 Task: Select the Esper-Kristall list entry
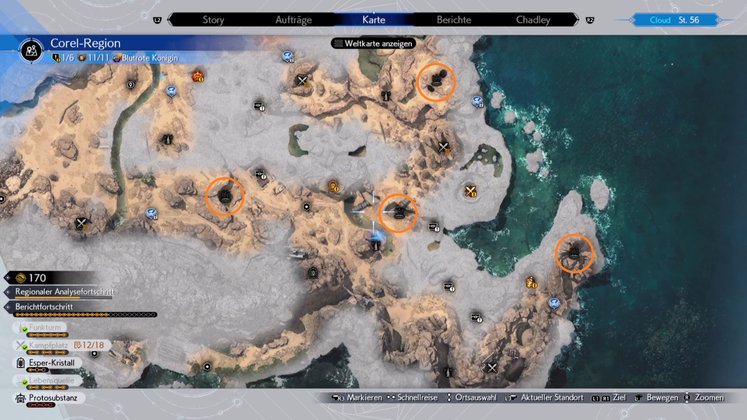53,363
